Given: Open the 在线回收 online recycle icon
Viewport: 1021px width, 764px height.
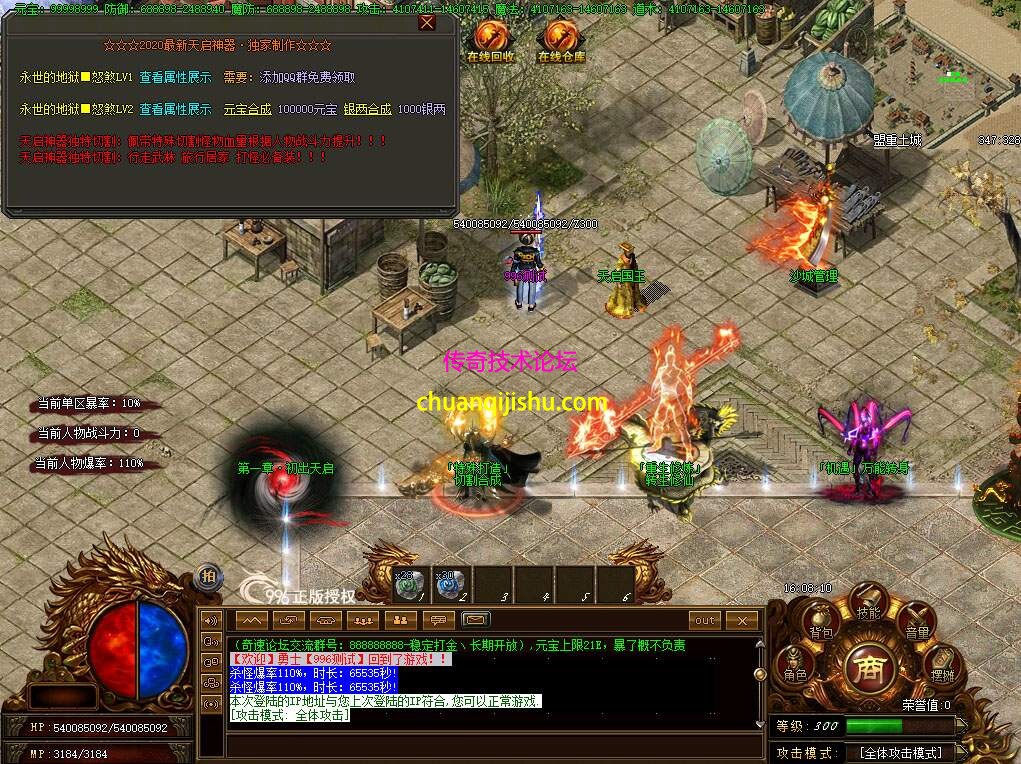Looking at the screenshot, I should (490, 40).
